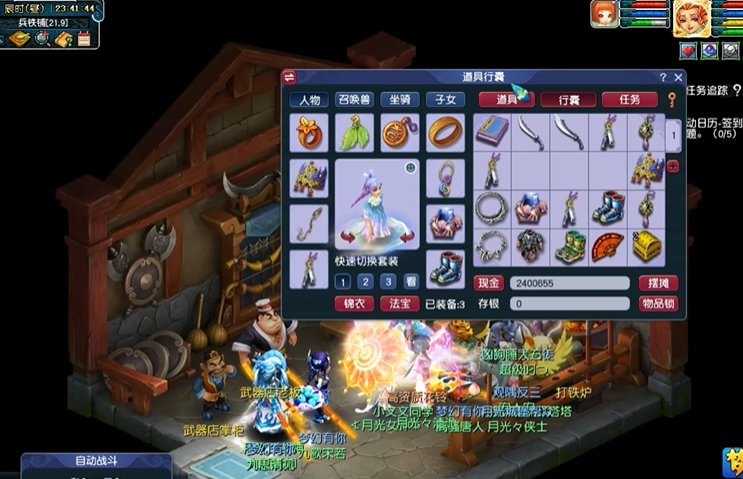Image resolution: width=743 pixels, height=479 pixels.
Task: Open the inventory help question mark
Action: (x=663, y=77)
